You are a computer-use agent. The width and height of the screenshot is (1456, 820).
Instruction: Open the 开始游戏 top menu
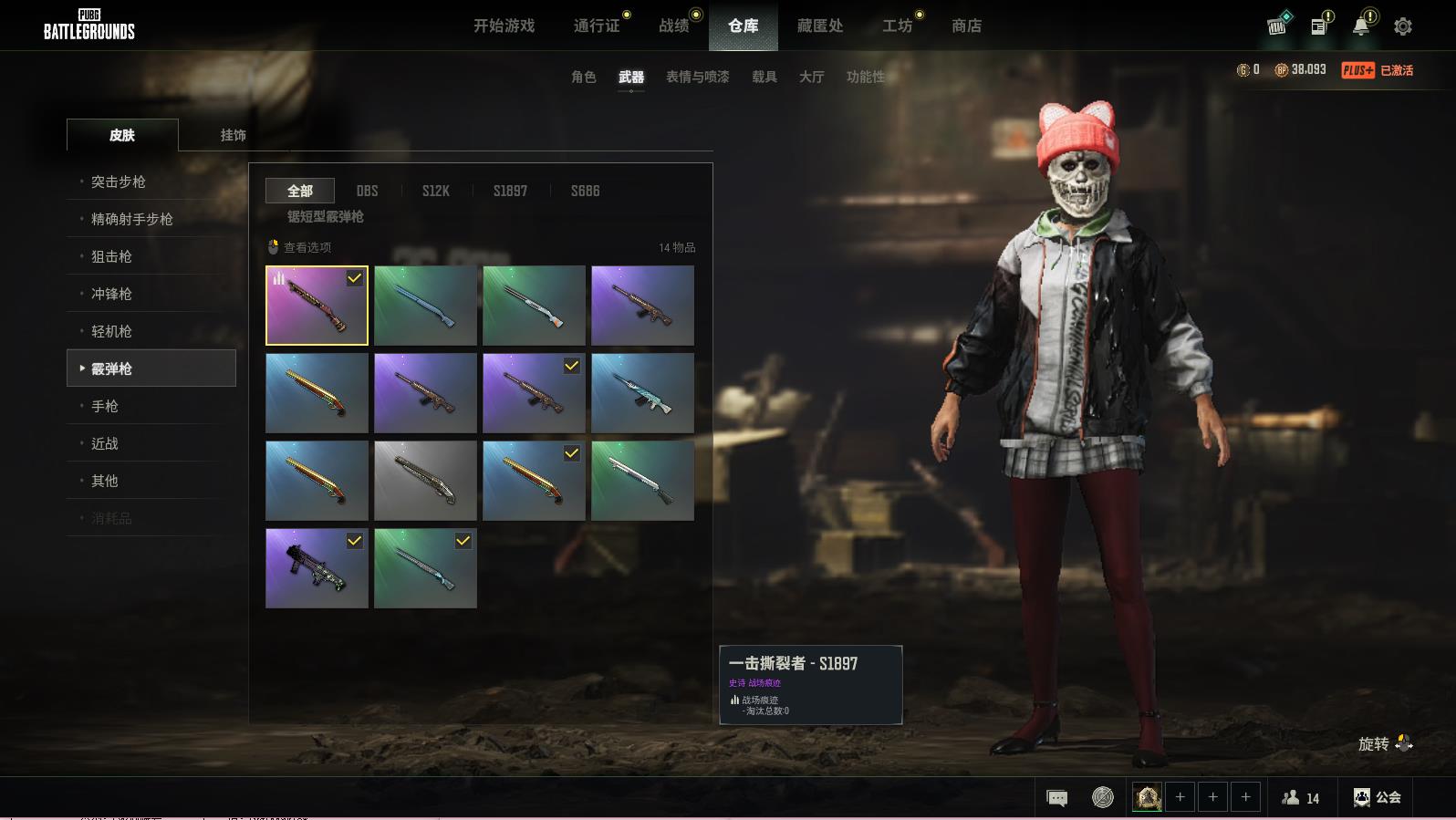click(x=504, y=26)
